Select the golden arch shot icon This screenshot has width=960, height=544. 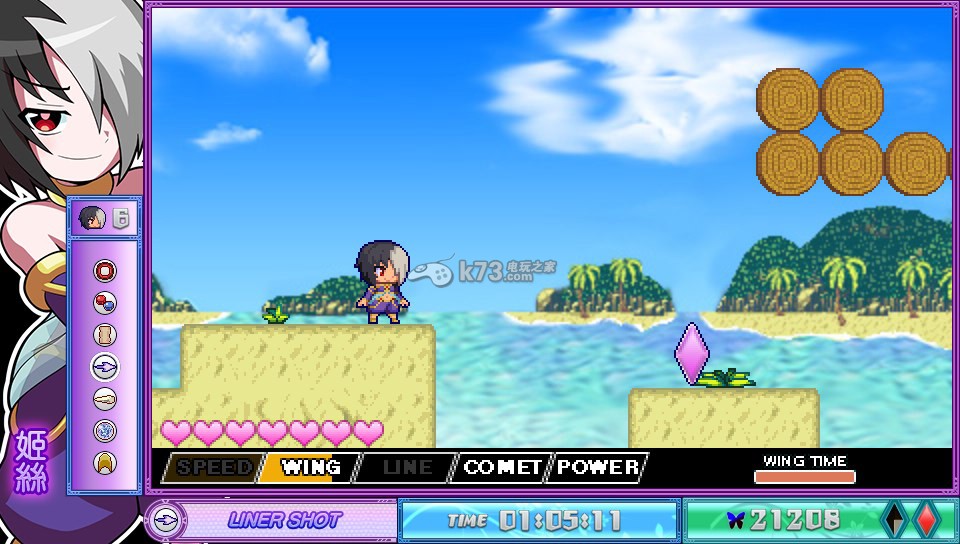pos(105,462)
